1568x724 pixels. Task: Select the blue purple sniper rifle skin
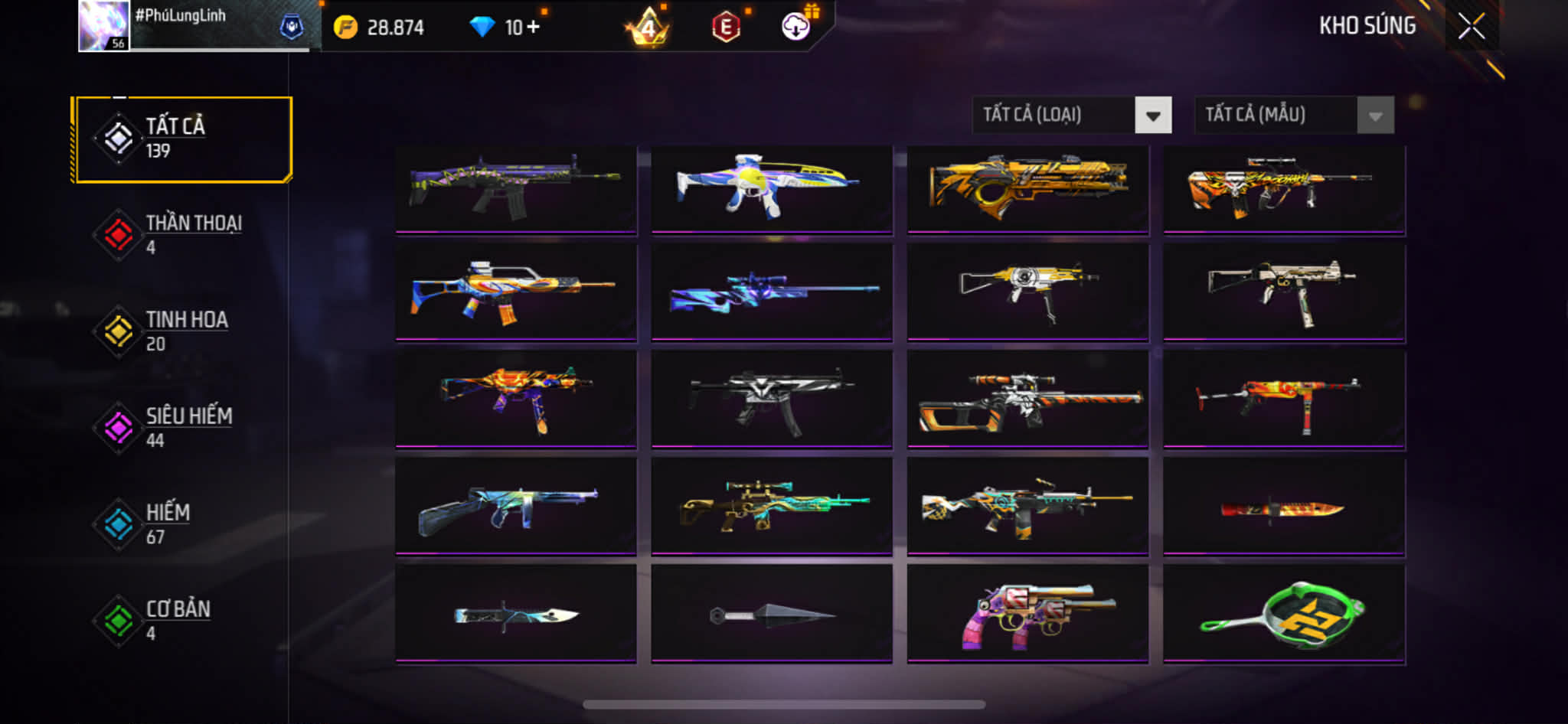coord(772,292)
